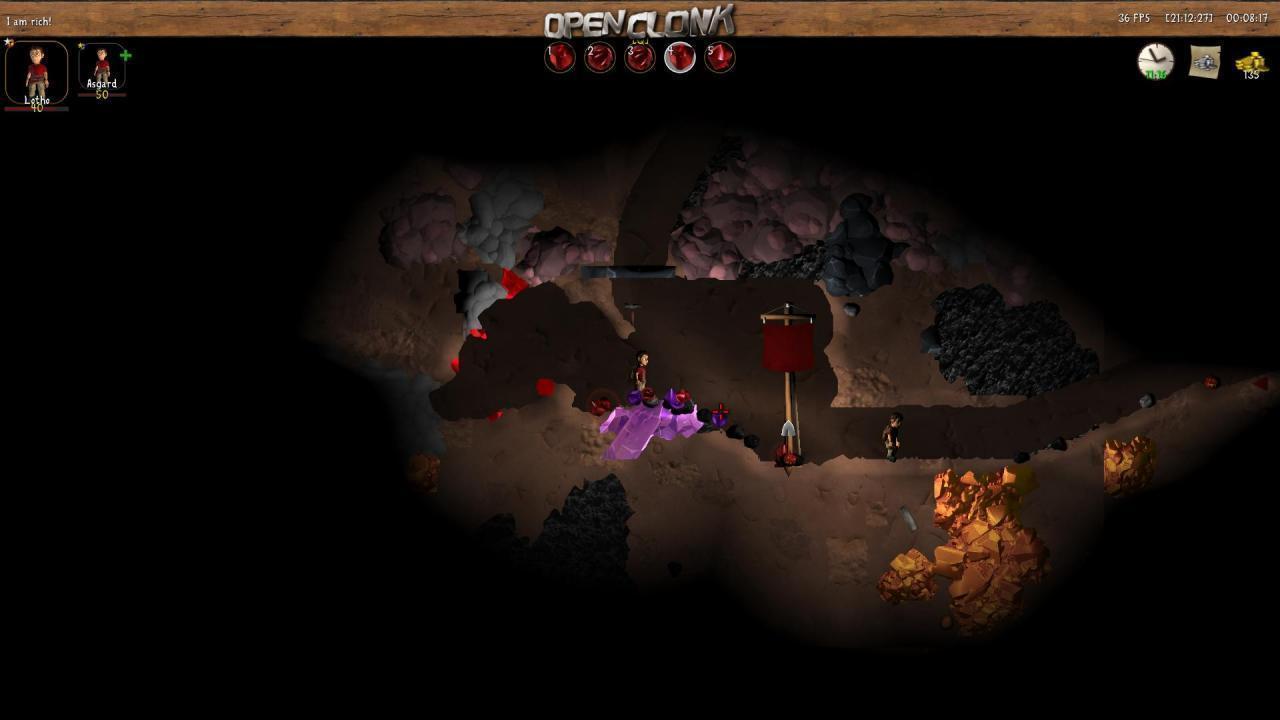Choose ruby in inventory slot 2
The height and width of the screenshot is (720, 1280).
(600, 58)
